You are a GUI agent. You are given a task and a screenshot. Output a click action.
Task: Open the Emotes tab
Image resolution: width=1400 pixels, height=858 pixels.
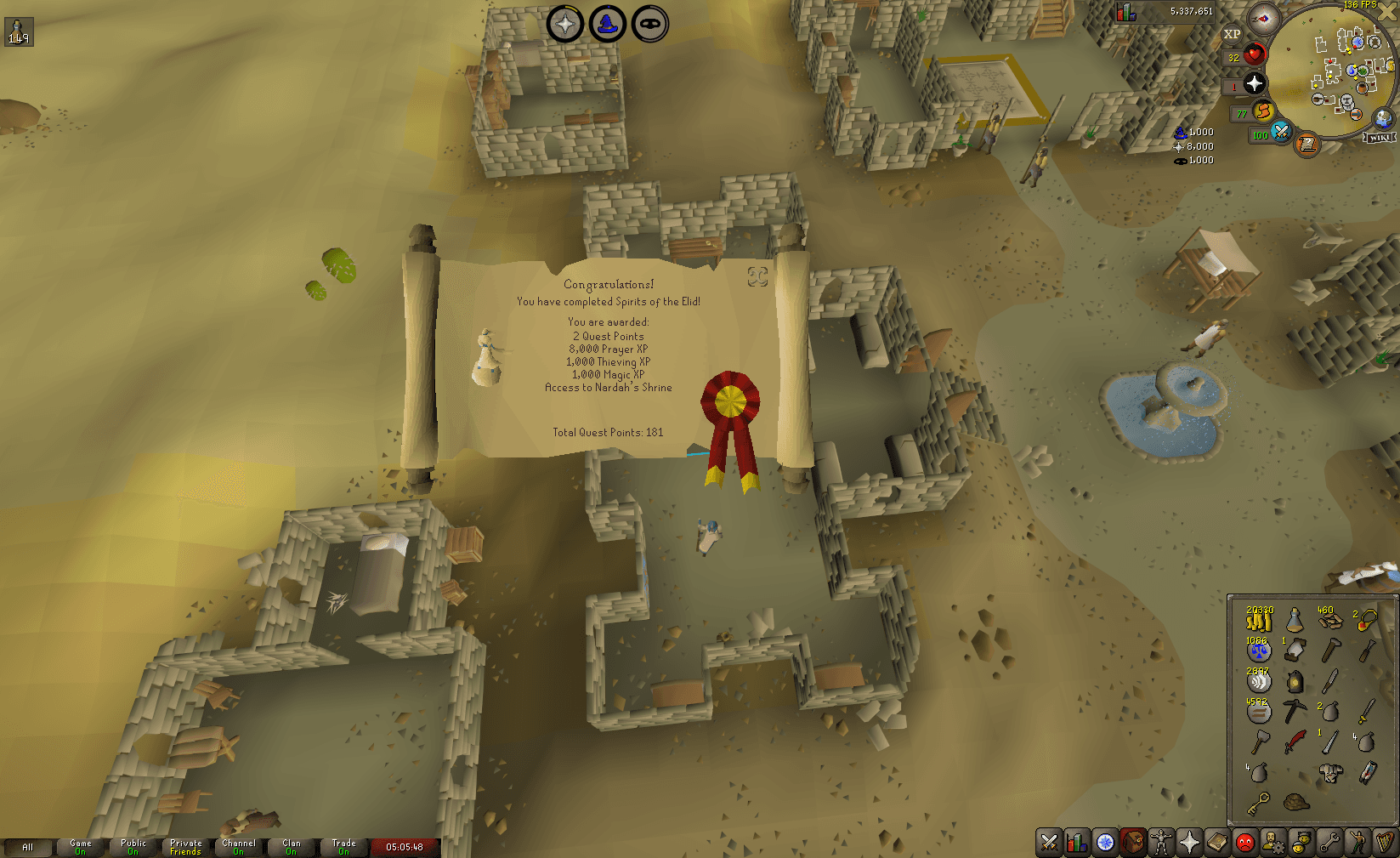[x=1357, y=842]
